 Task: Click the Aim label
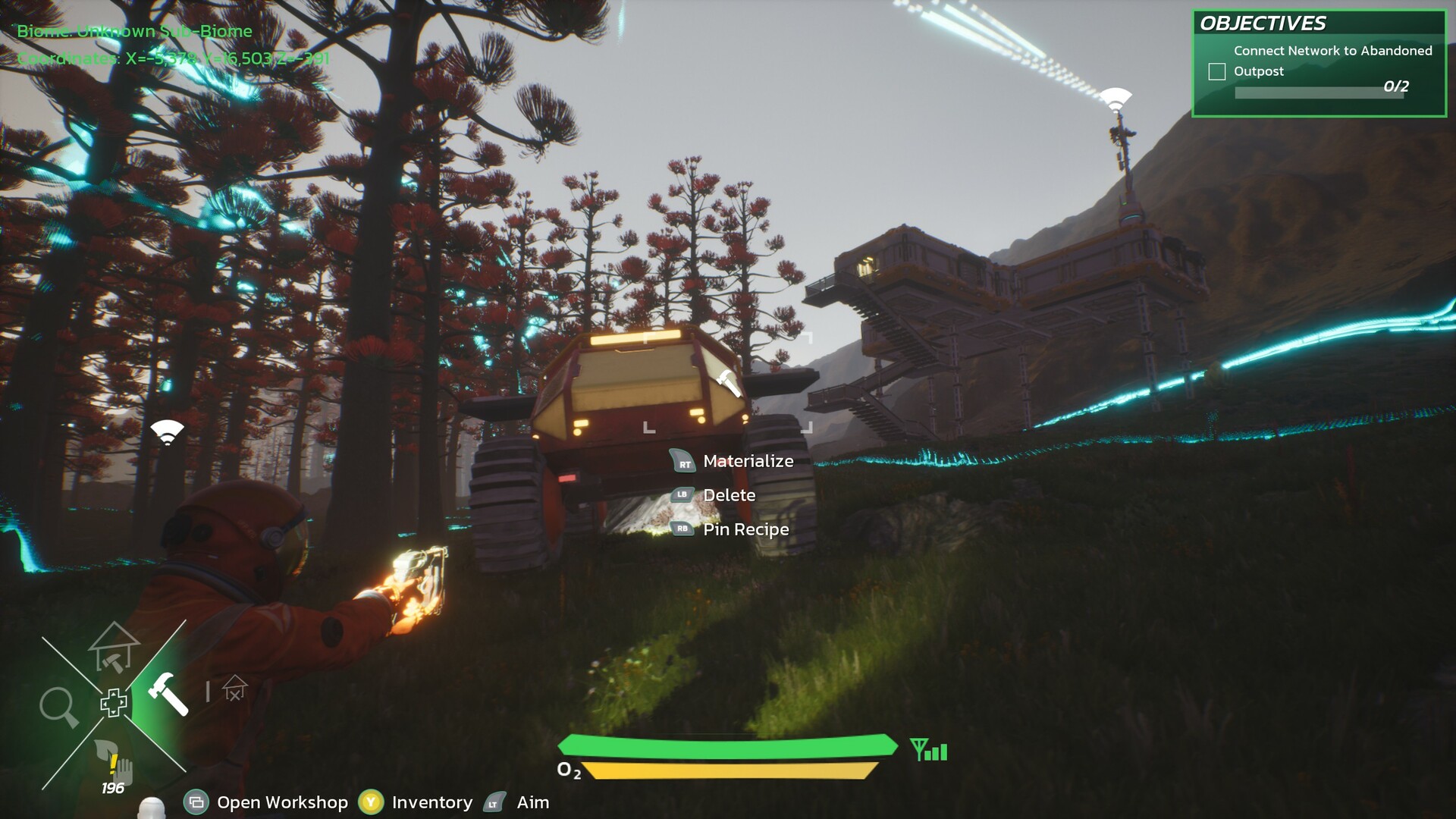click(x=532, y=802)
